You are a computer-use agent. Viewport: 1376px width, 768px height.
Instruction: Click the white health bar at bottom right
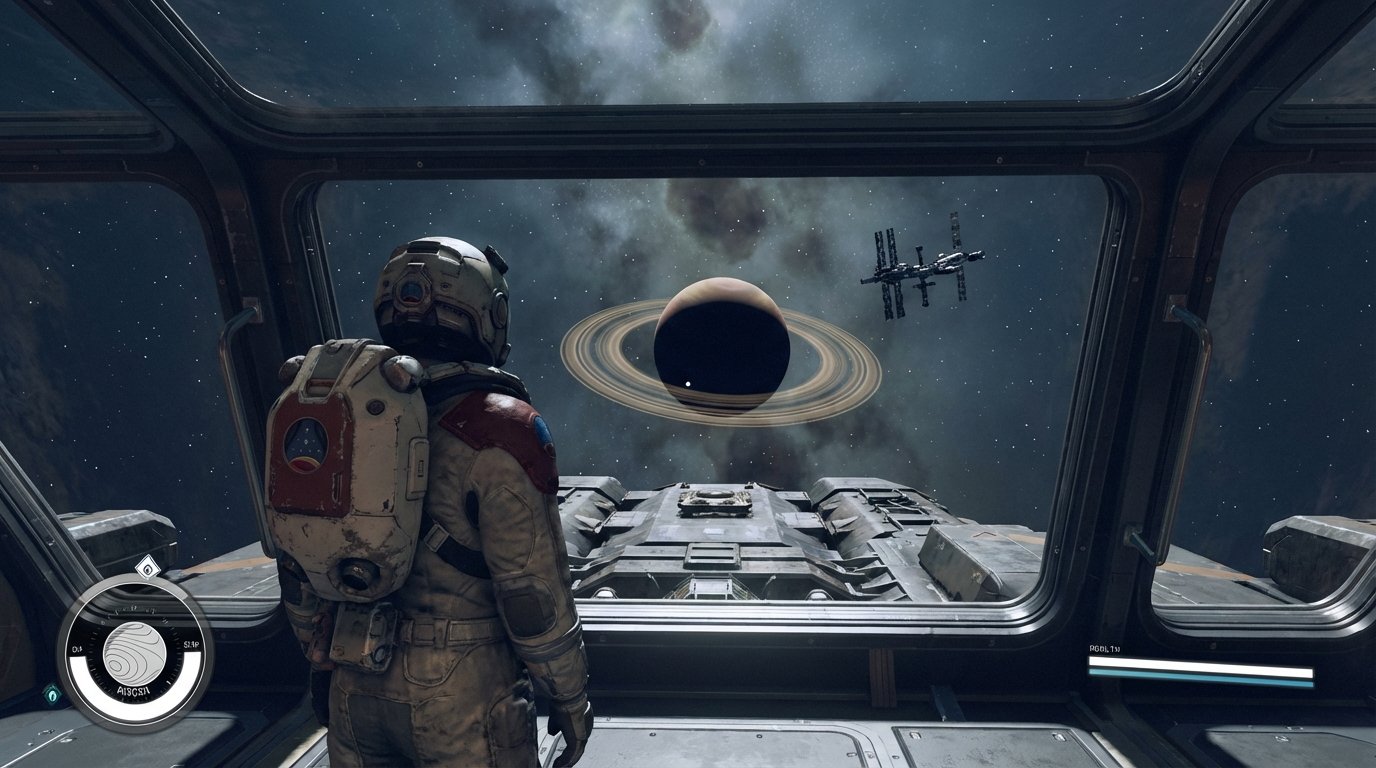[x=1198, y=665]
